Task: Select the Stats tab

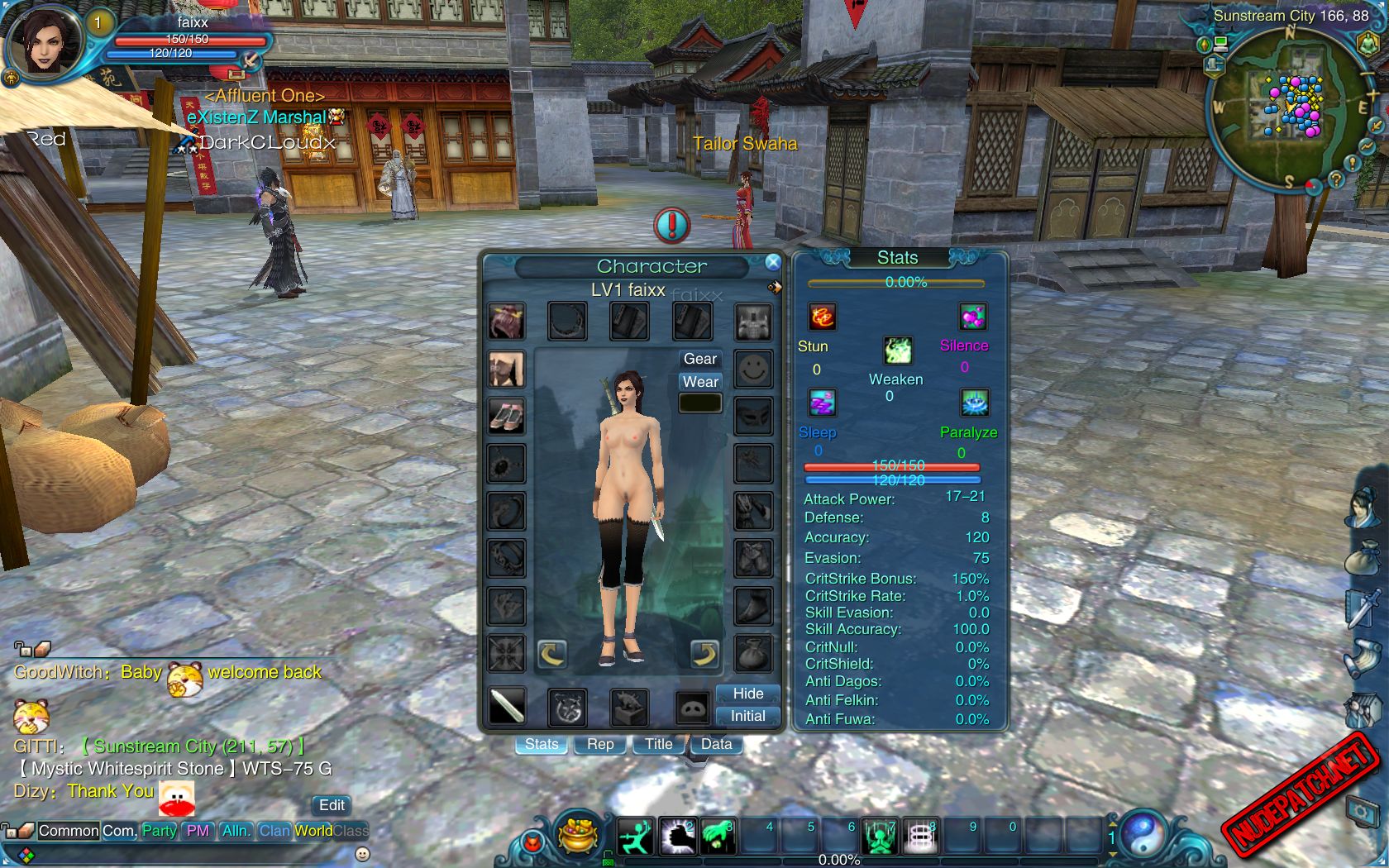Action: [542, 744]
